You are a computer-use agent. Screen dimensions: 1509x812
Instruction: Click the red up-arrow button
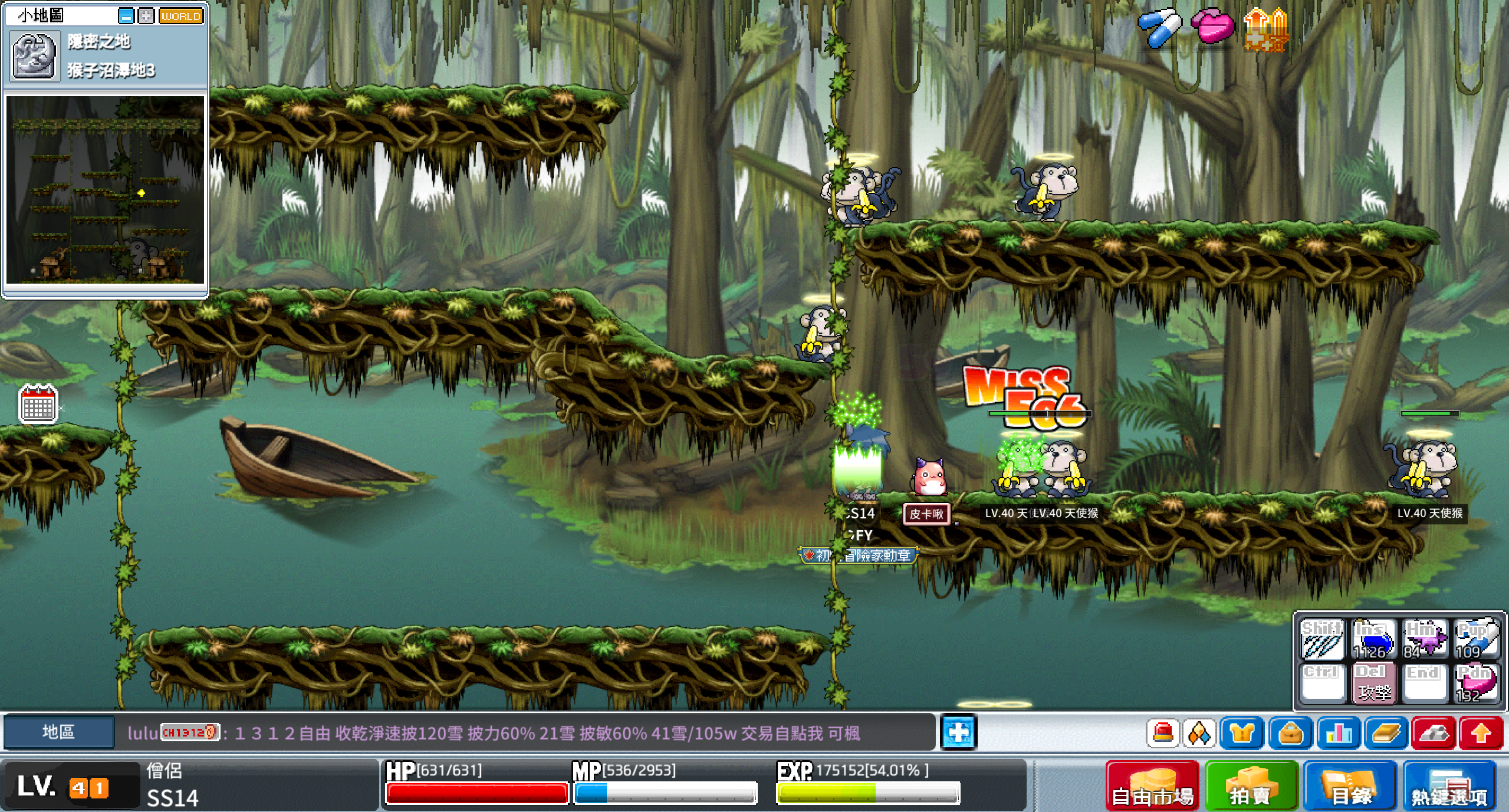(x=1481, y=734)
